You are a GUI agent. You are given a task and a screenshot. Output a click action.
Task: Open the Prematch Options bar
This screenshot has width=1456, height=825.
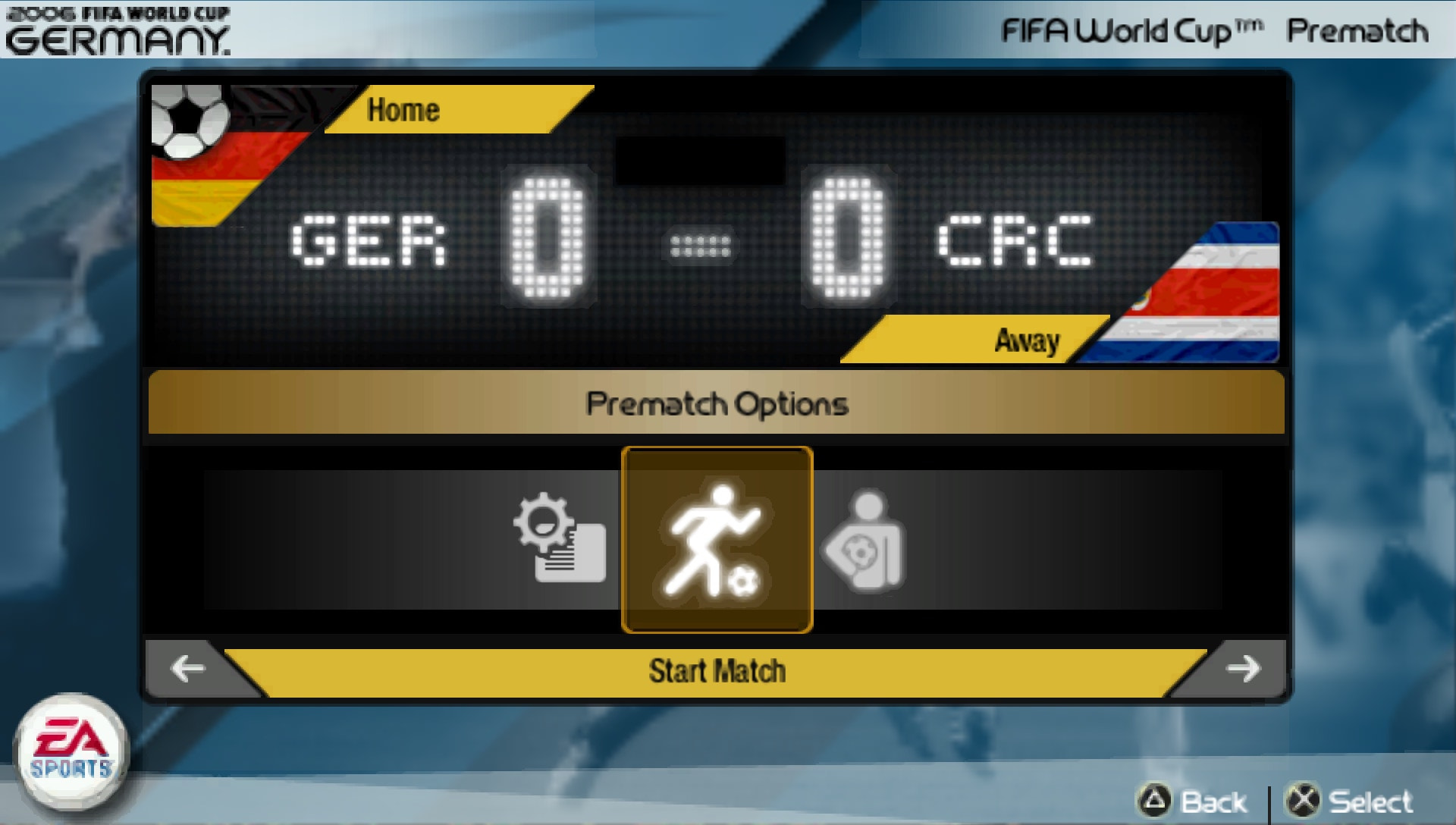[716, 404]
